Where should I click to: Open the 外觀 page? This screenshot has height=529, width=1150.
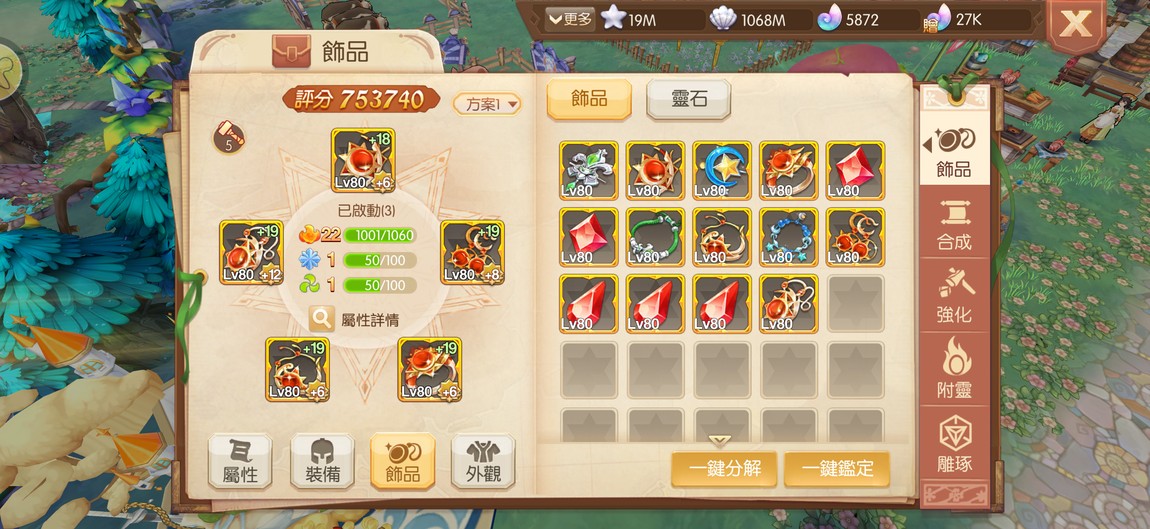click(x=483, y=461)
